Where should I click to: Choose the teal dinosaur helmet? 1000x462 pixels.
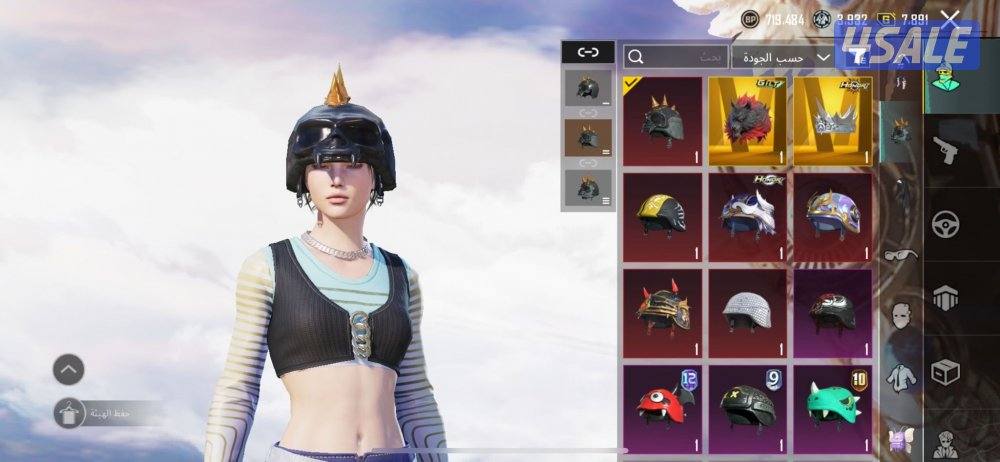833,405
